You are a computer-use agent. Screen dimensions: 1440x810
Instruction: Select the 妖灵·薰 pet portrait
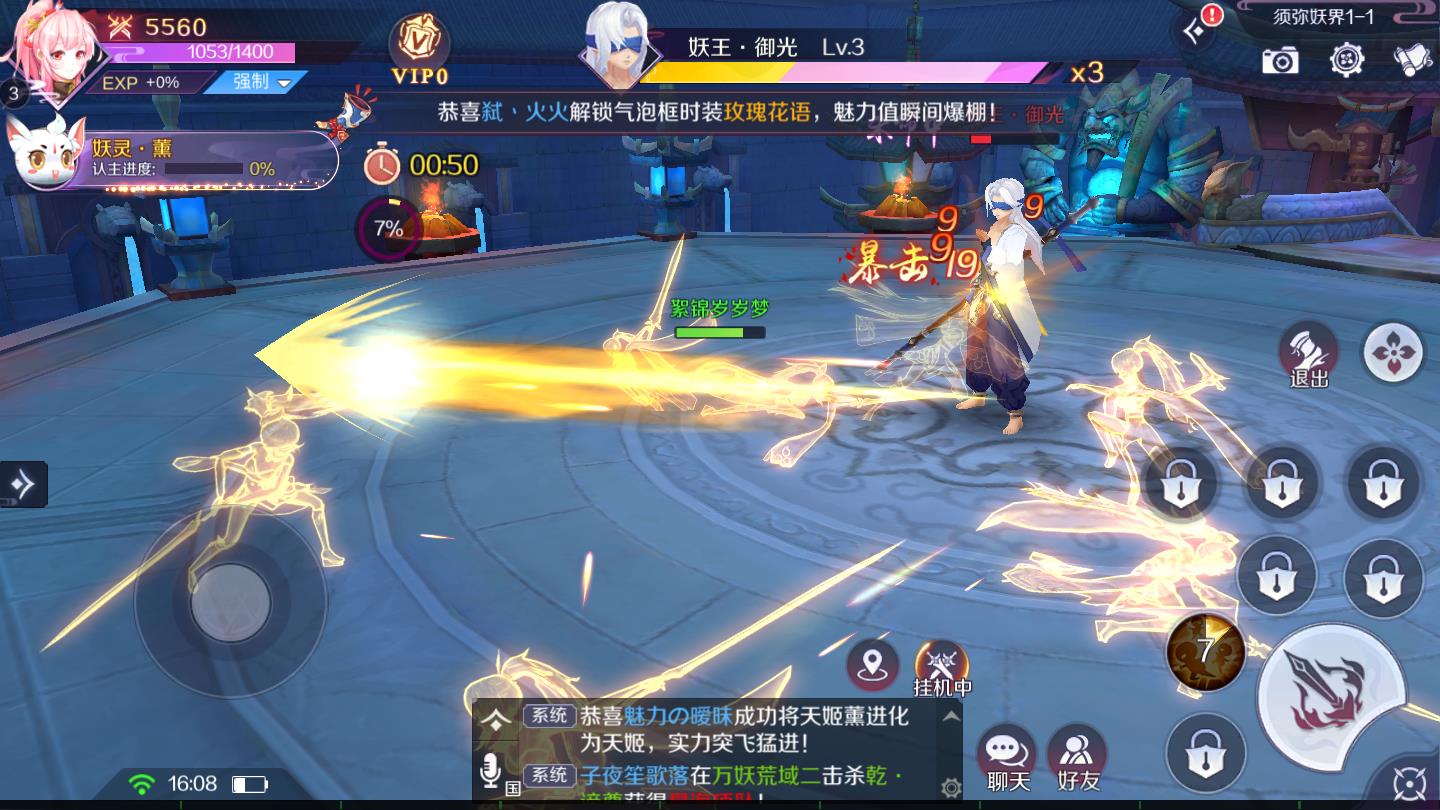(x=46, y=154)
